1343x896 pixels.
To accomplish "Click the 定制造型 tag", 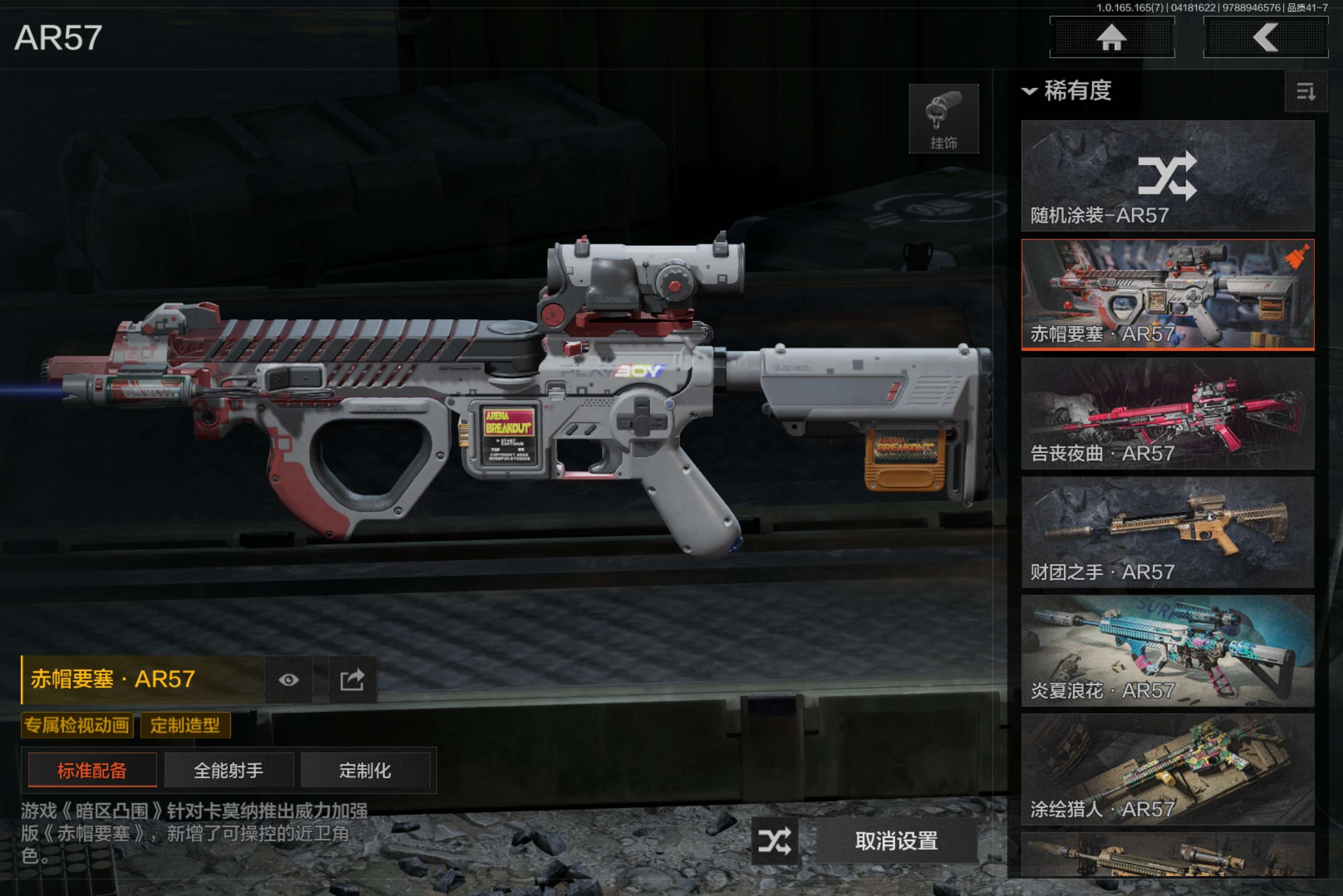I will click(x=185, y=725).
